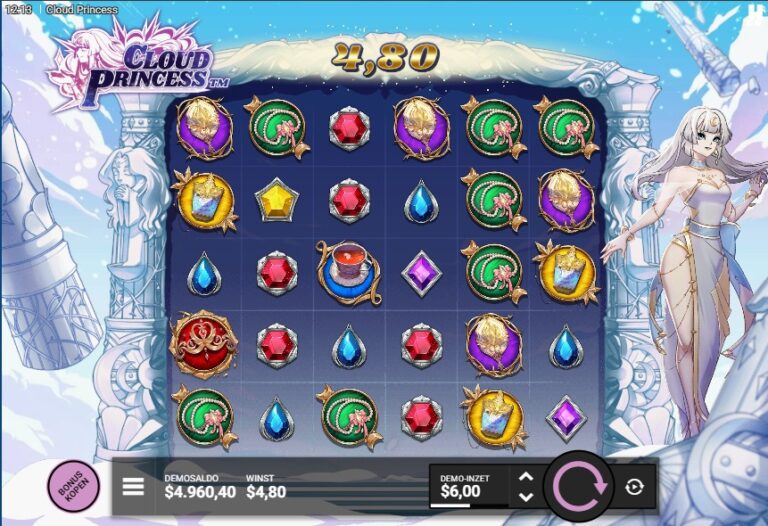Open the autoplay settings

[634, 487]
